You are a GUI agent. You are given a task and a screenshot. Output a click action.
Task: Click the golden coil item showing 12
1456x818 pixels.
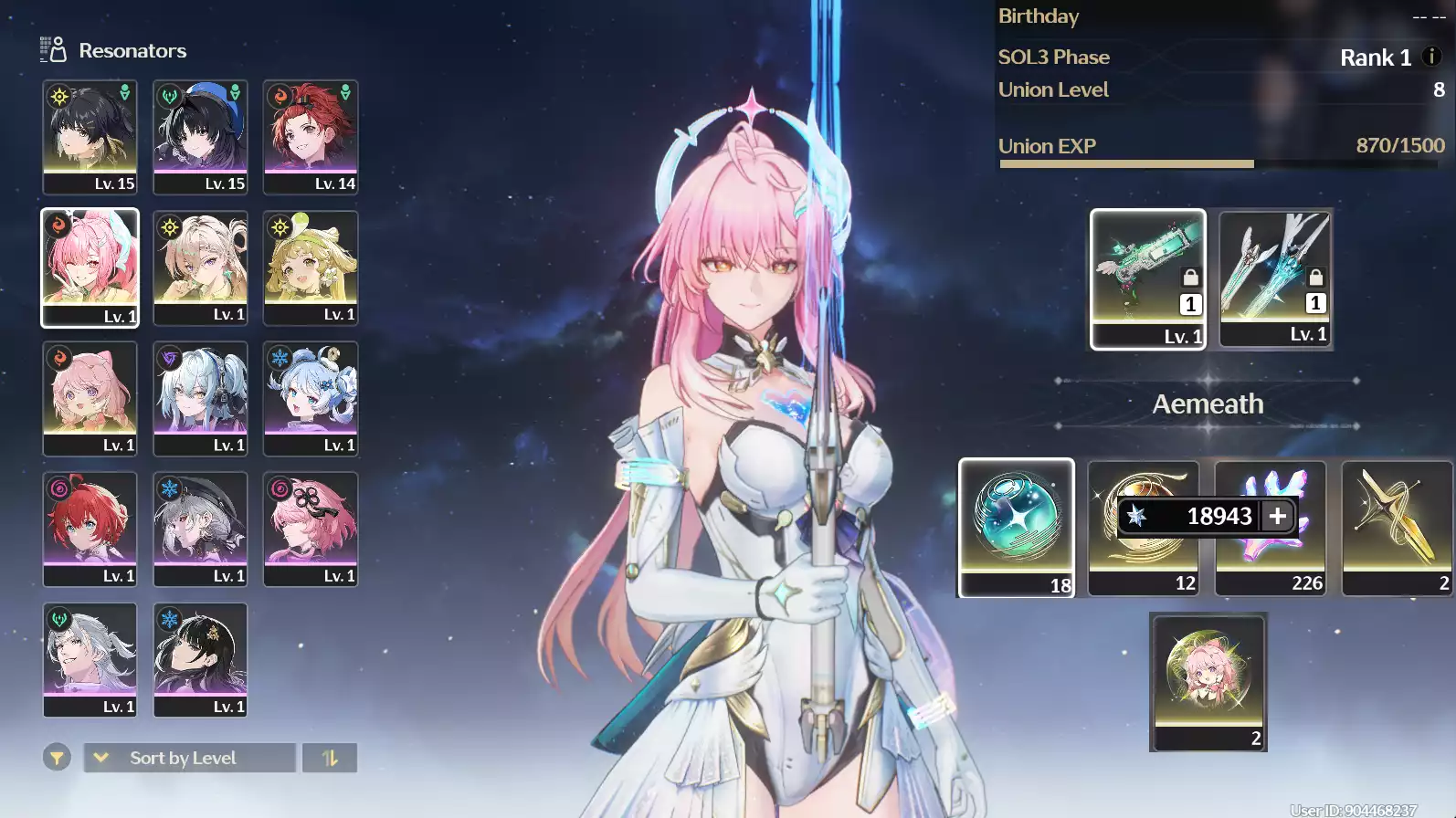point(1143,566)
